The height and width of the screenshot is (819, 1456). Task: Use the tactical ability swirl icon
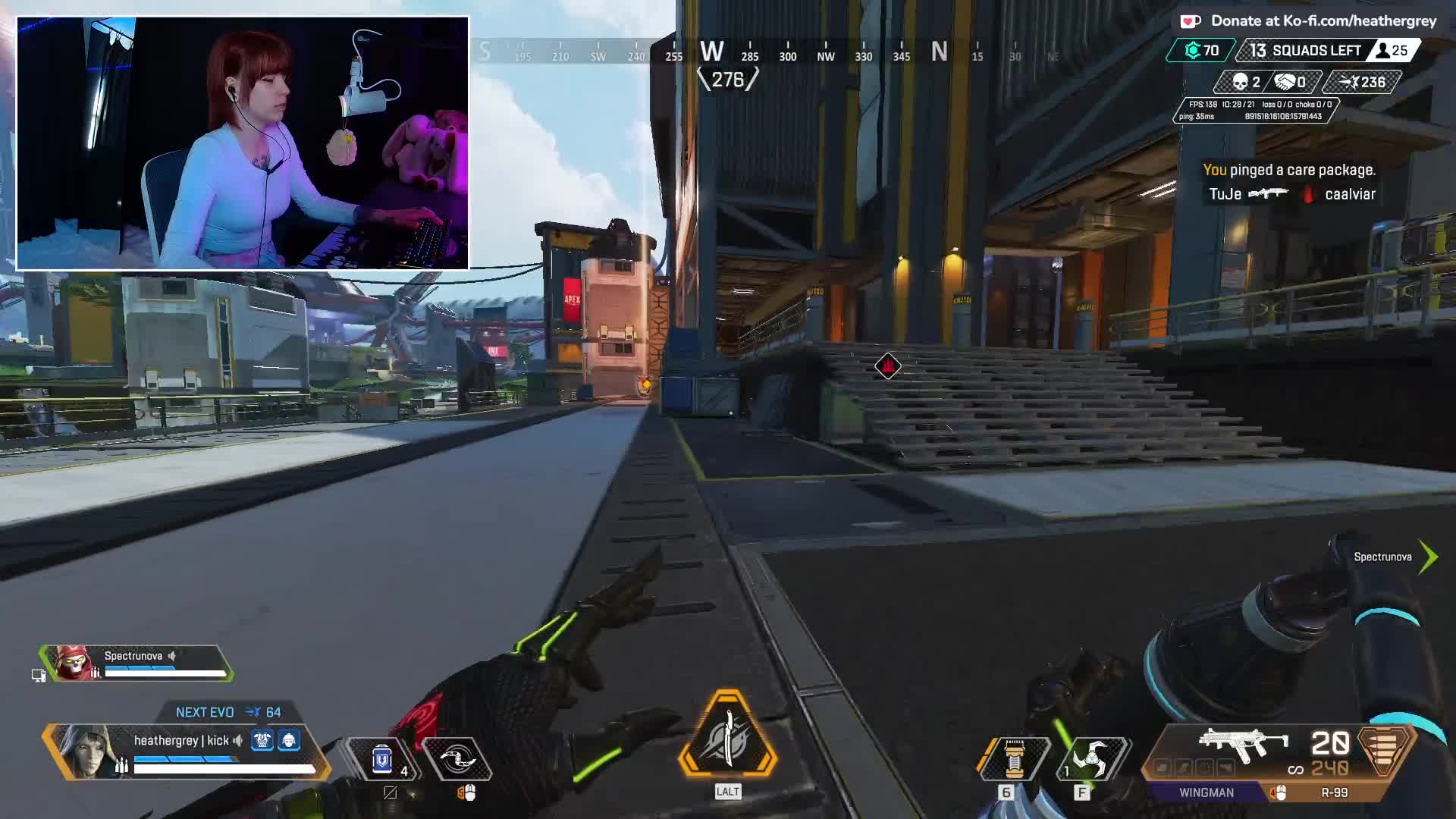[x=457, y=758]
